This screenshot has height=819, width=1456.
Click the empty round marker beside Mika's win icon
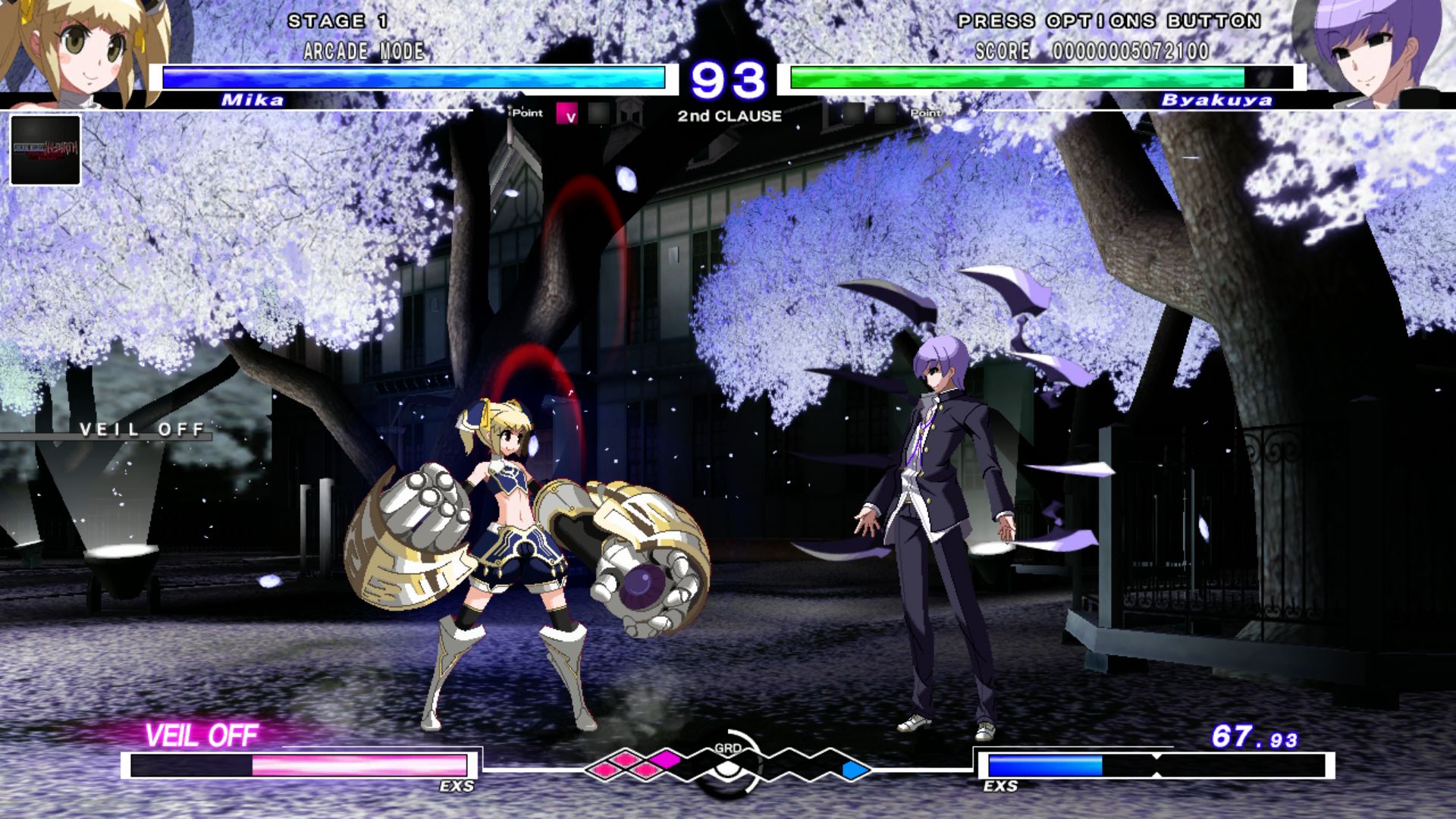pos(599,114)
